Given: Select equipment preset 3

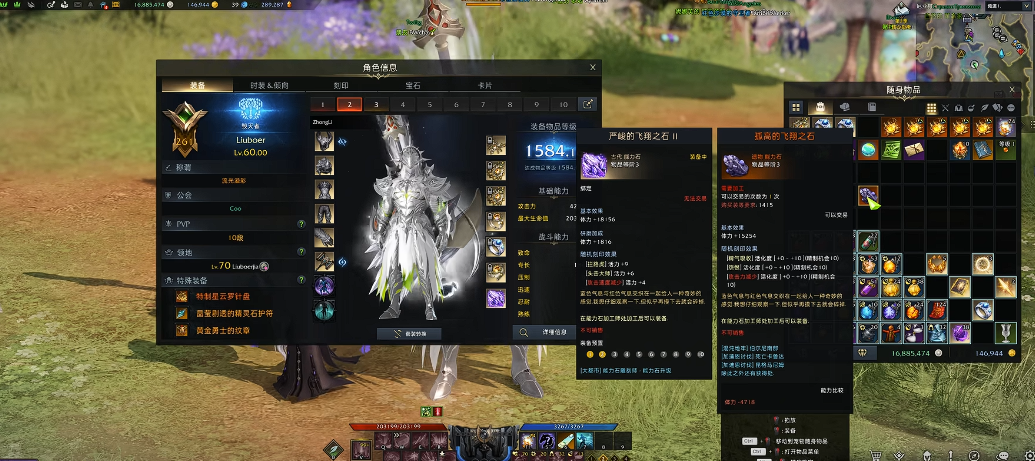Looking at the screenshot, I should click(376, 104).
